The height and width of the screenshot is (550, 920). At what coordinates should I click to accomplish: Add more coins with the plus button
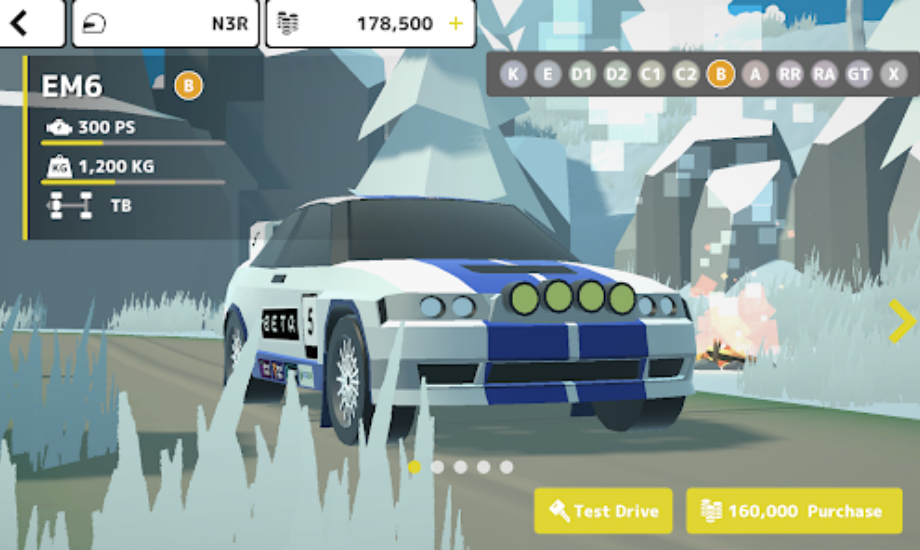[x=456, y=23]
